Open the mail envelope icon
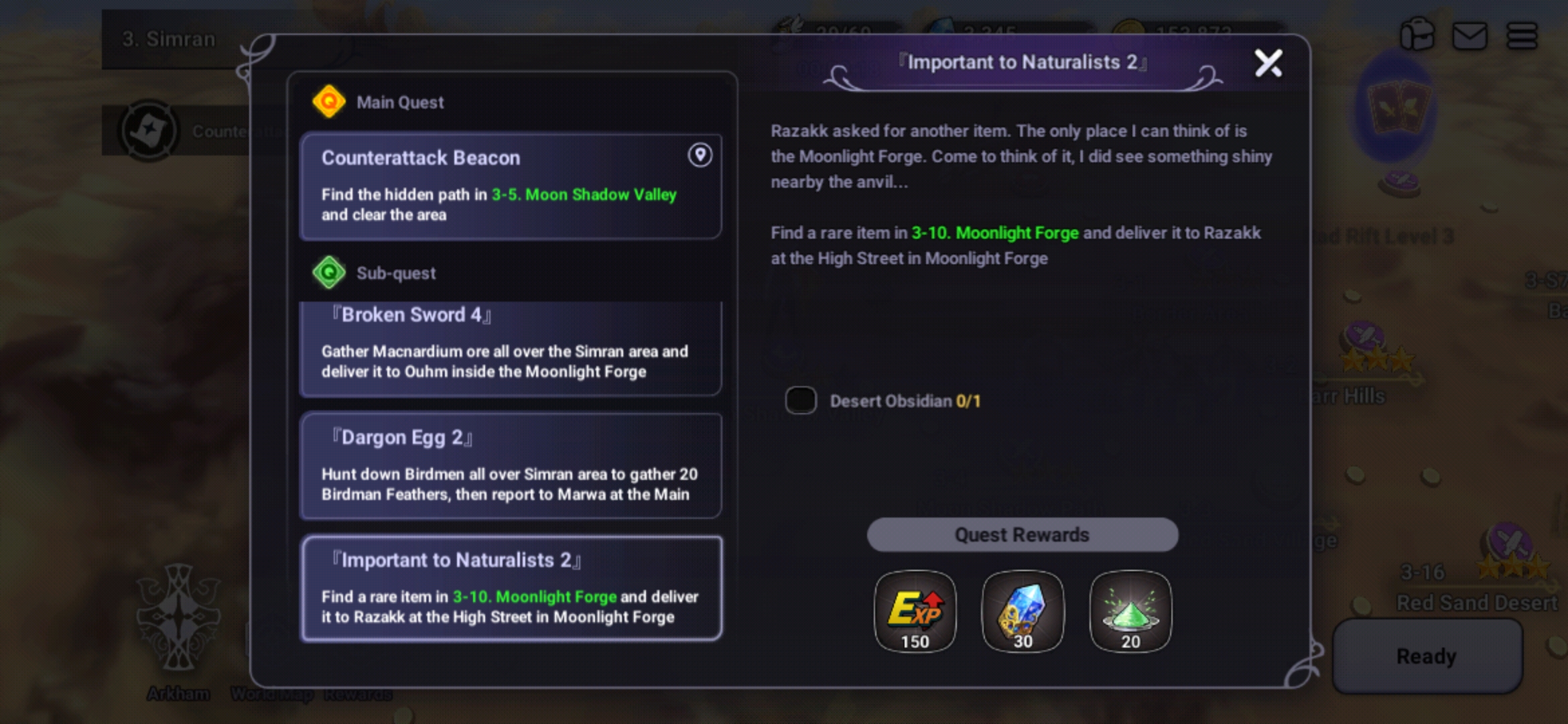 (x=1472, y=36)
